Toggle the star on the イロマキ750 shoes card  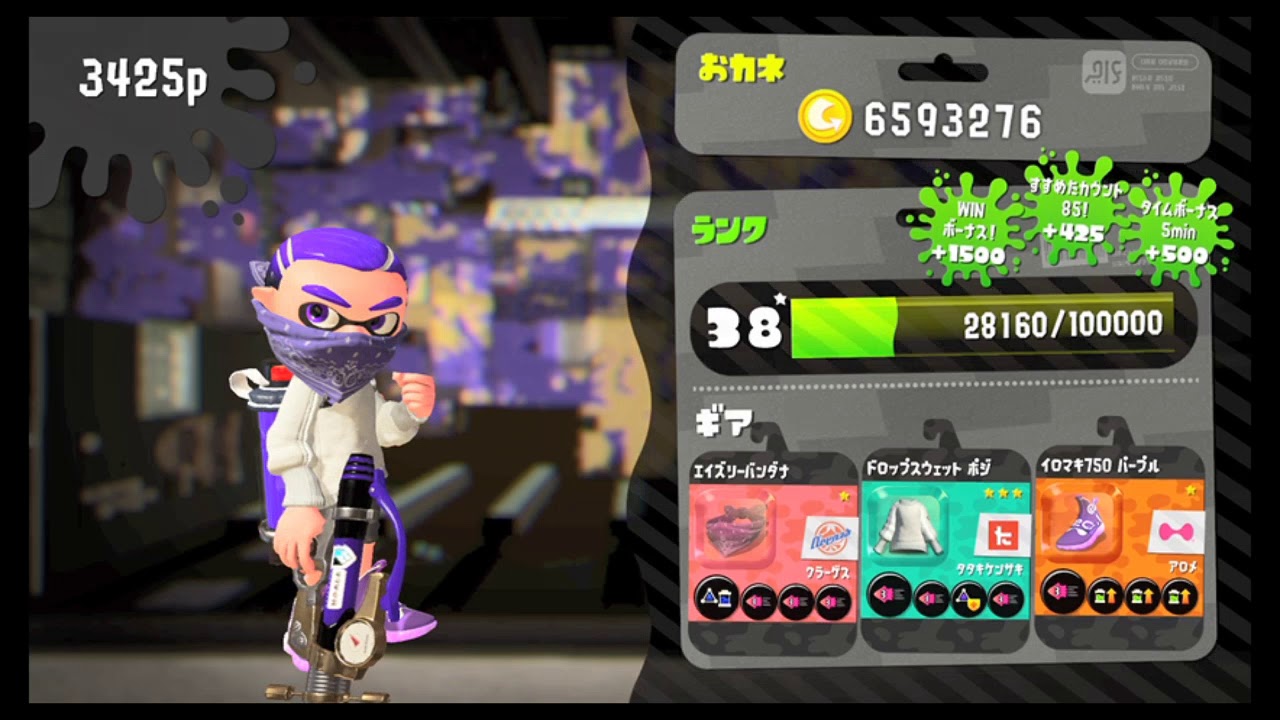click(1192, 490)
